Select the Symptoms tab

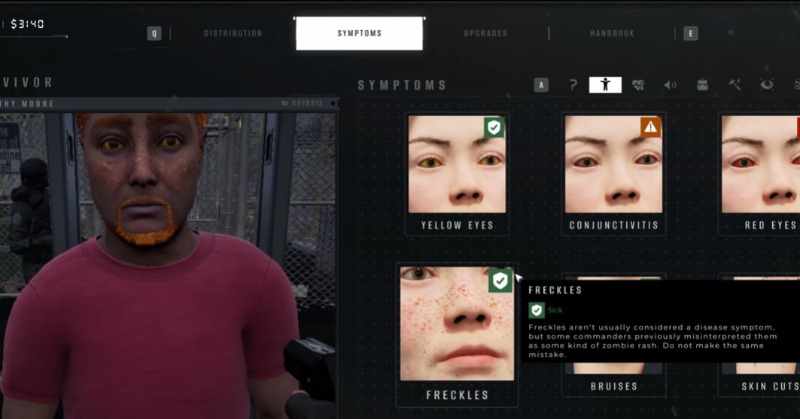[x=359, y=33]
